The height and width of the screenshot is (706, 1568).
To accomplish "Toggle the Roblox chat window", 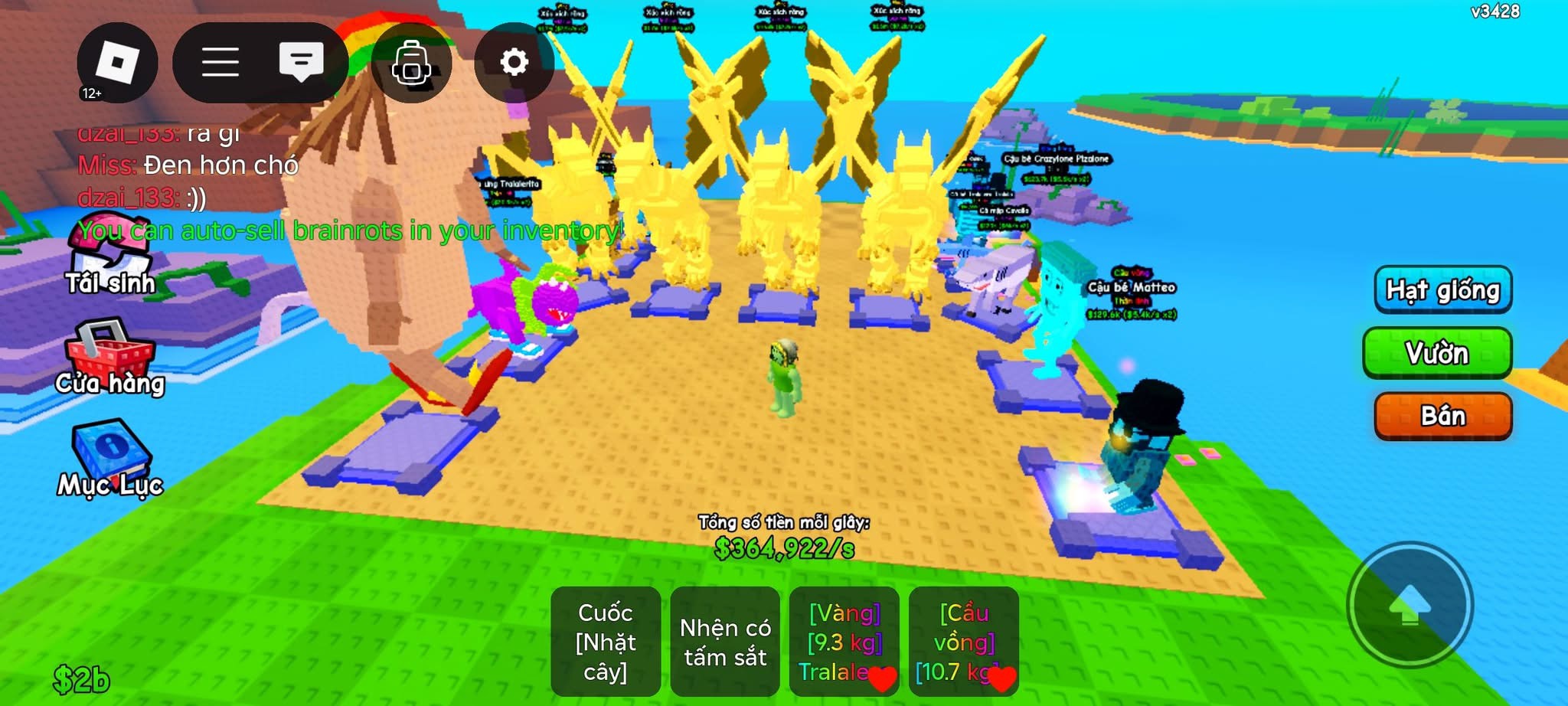I will point(301,61).
